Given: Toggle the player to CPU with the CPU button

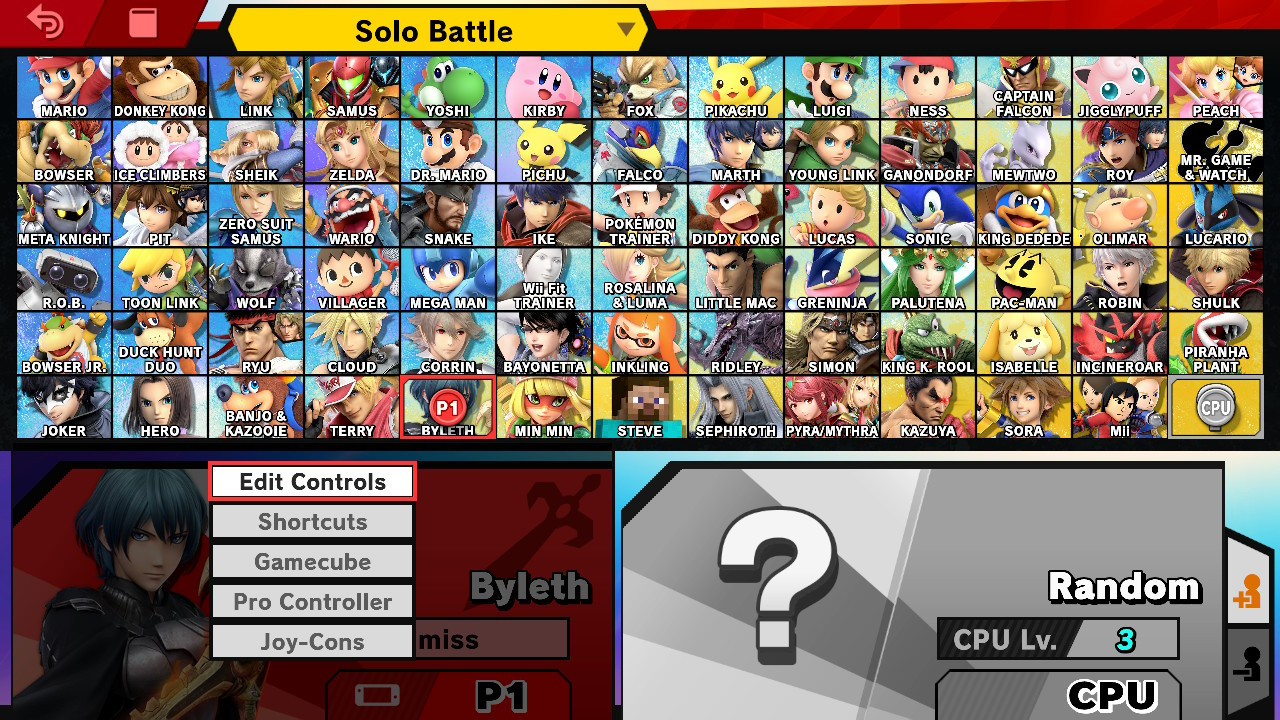Looking at the screenshot, I should coord(1090,693).
